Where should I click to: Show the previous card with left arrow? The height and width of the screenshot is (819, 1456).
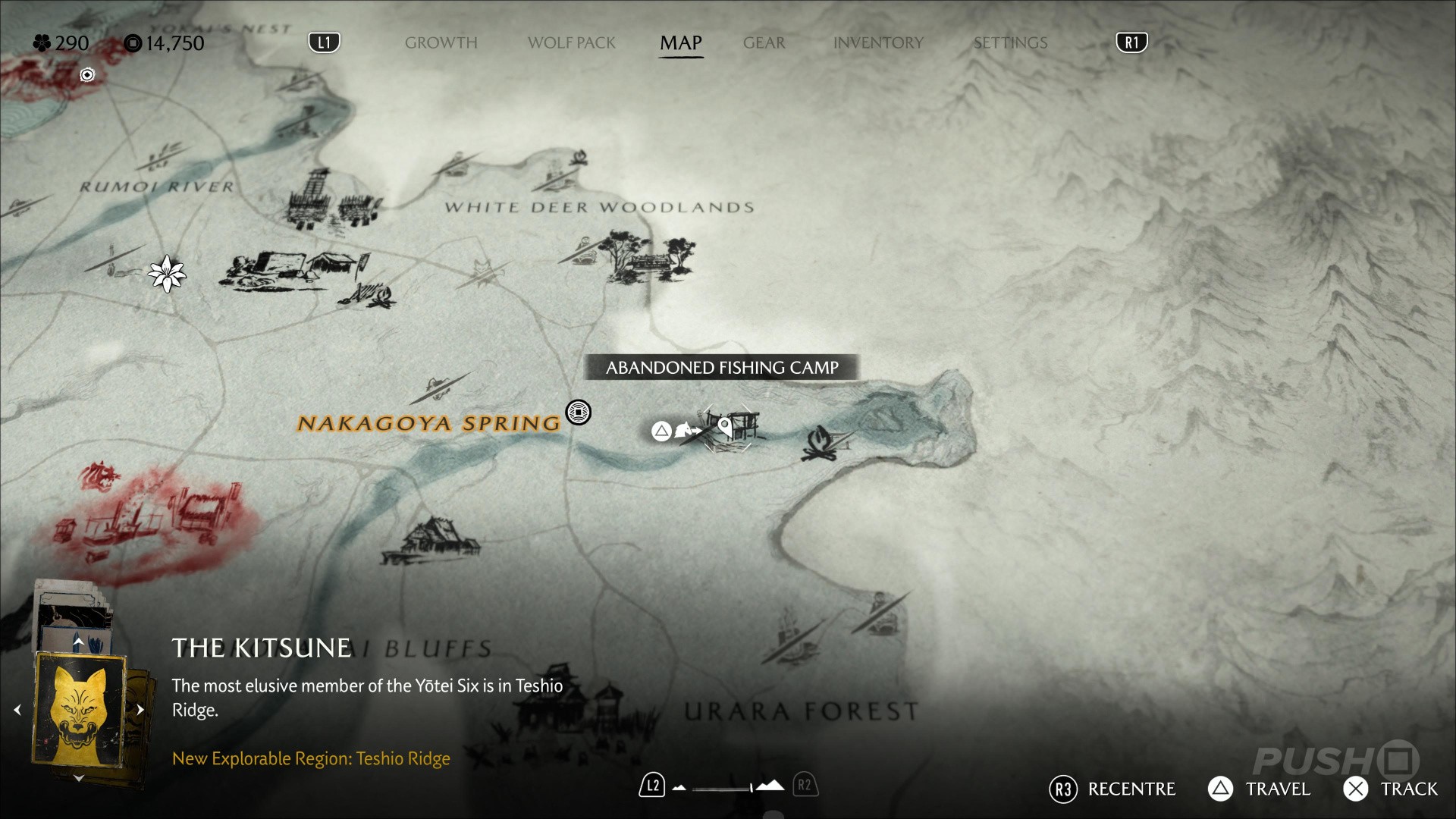point(17,710)
